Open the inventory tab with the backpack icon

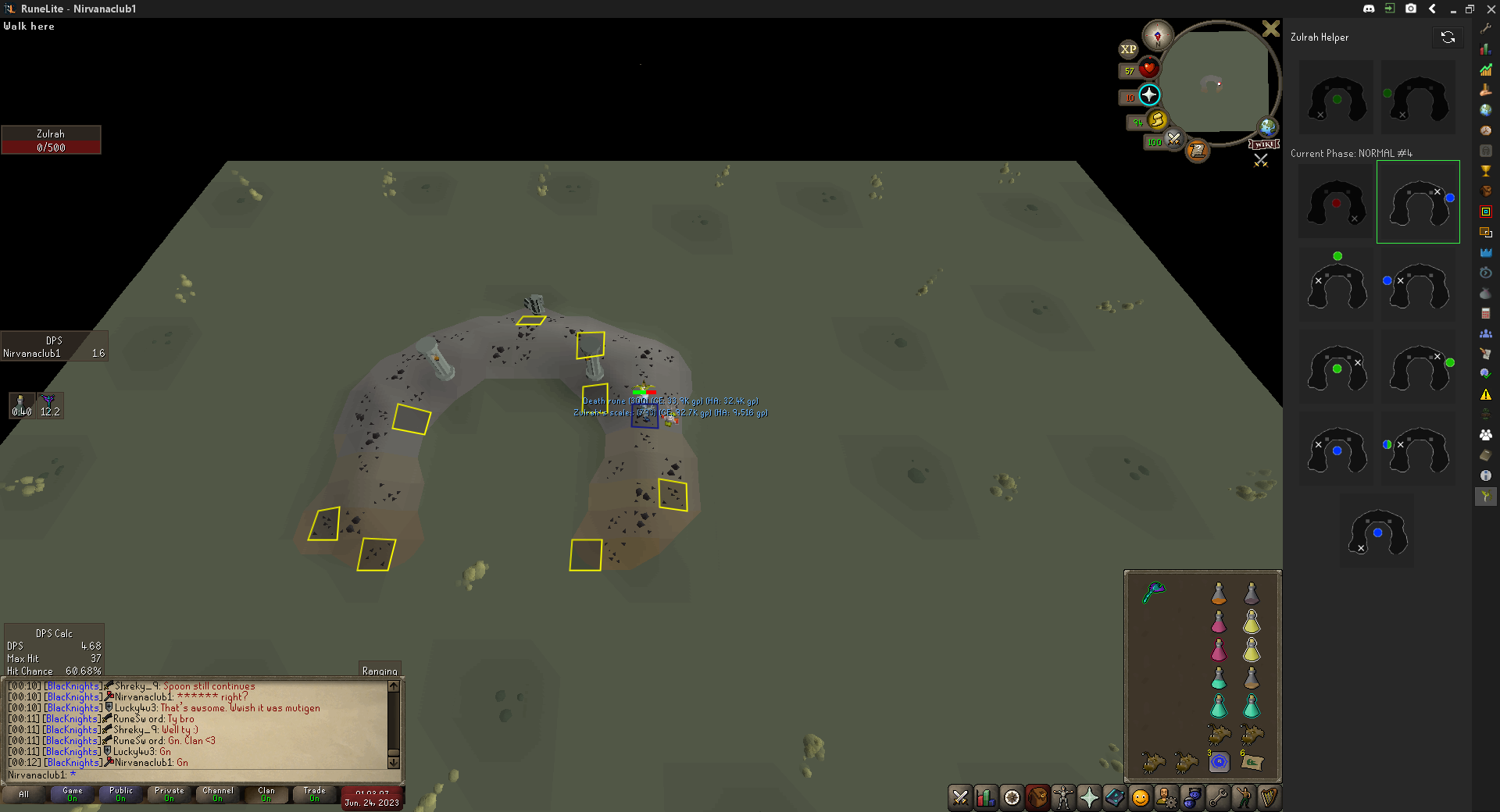coord(1037,798)
